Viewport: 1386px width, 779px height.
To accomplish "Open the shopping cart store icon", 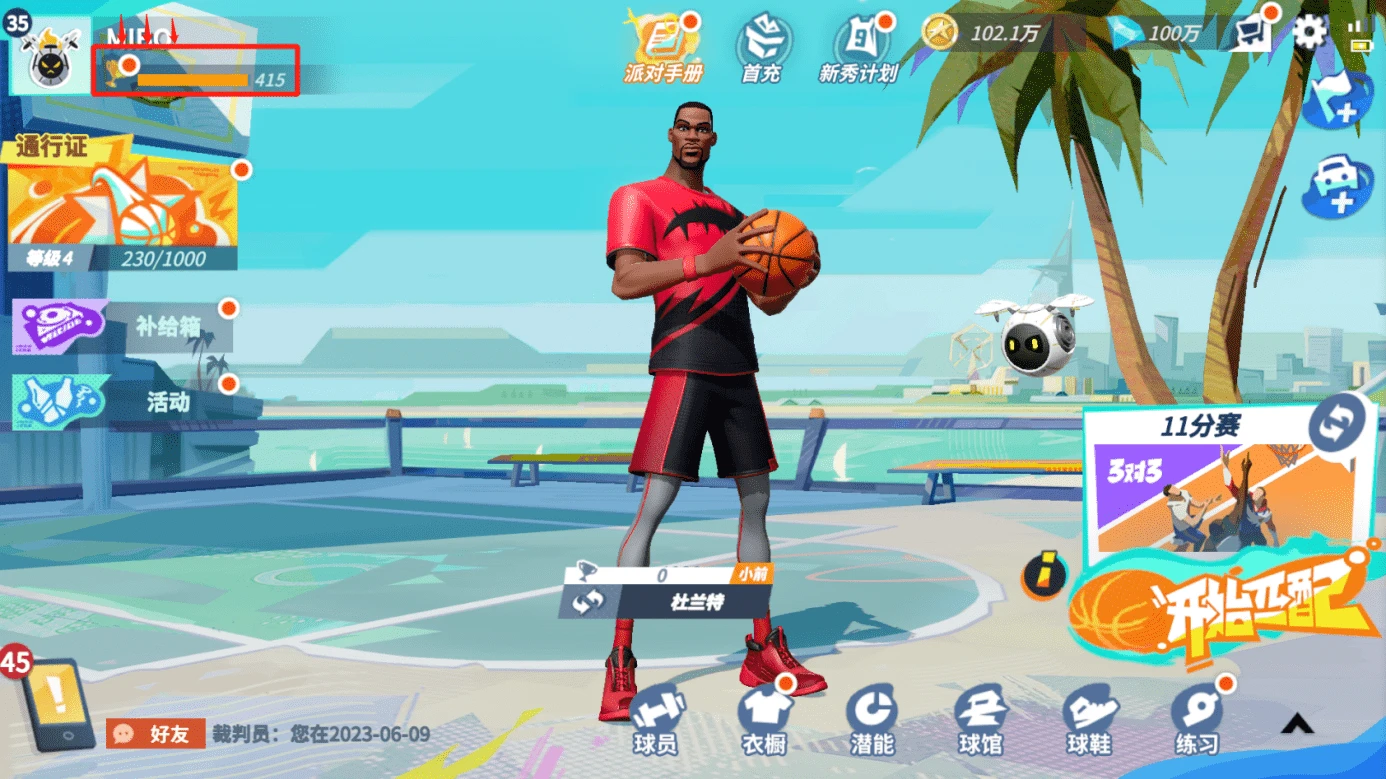I will tap(1251, 33).
